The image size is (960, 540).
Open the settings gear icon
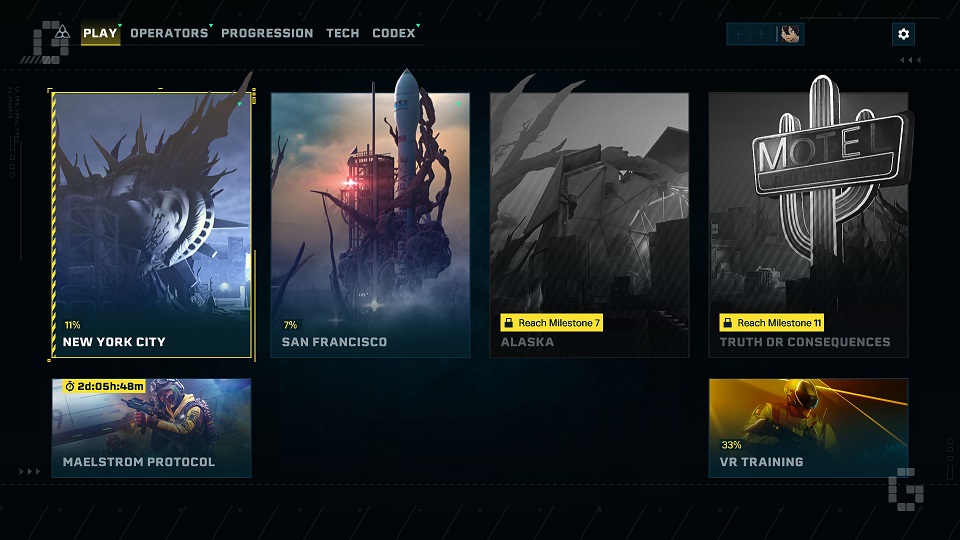click(x=904, y=34)
